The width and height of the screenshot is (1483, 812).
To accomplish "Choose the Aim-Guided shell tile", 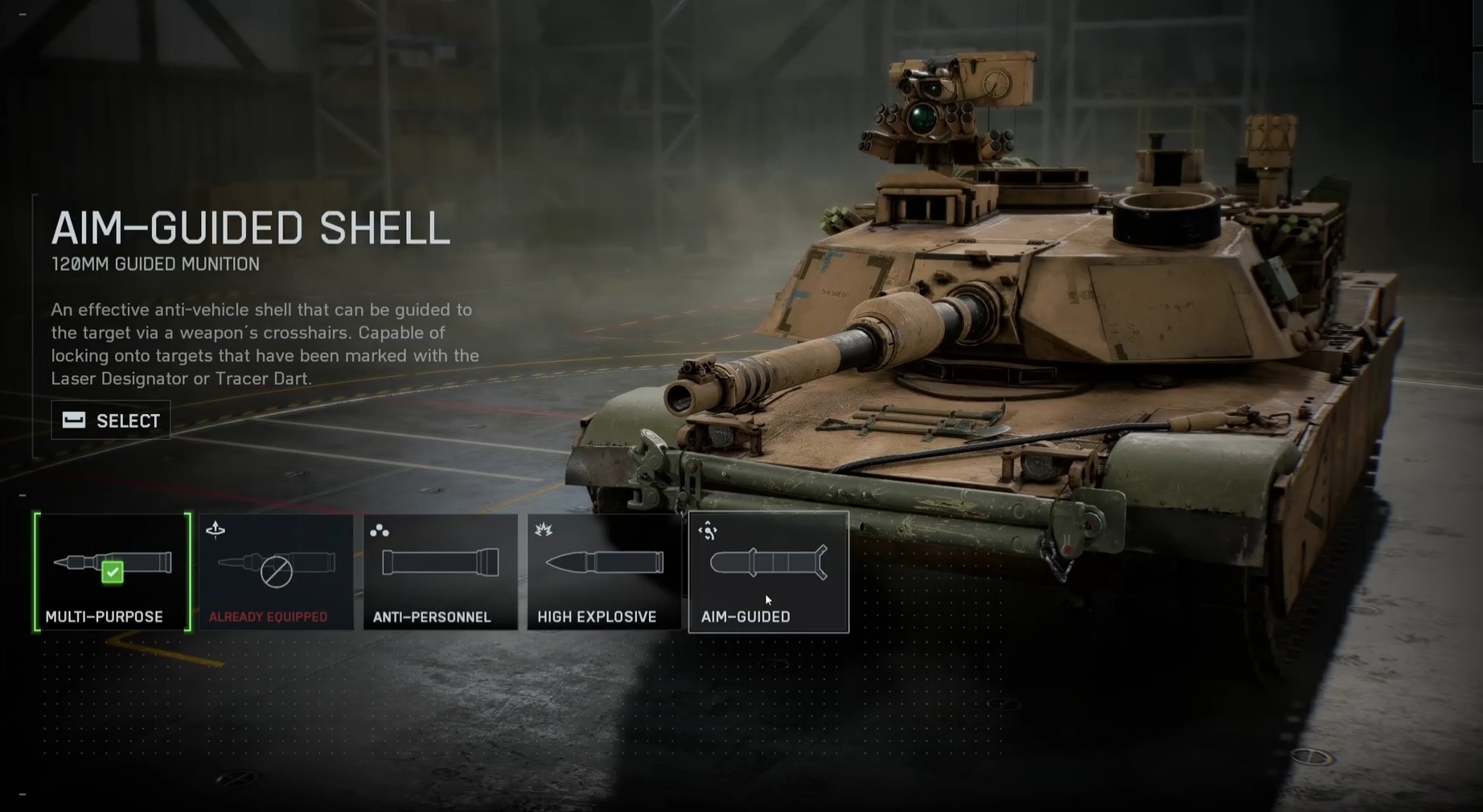I will [x=768, y=572].
